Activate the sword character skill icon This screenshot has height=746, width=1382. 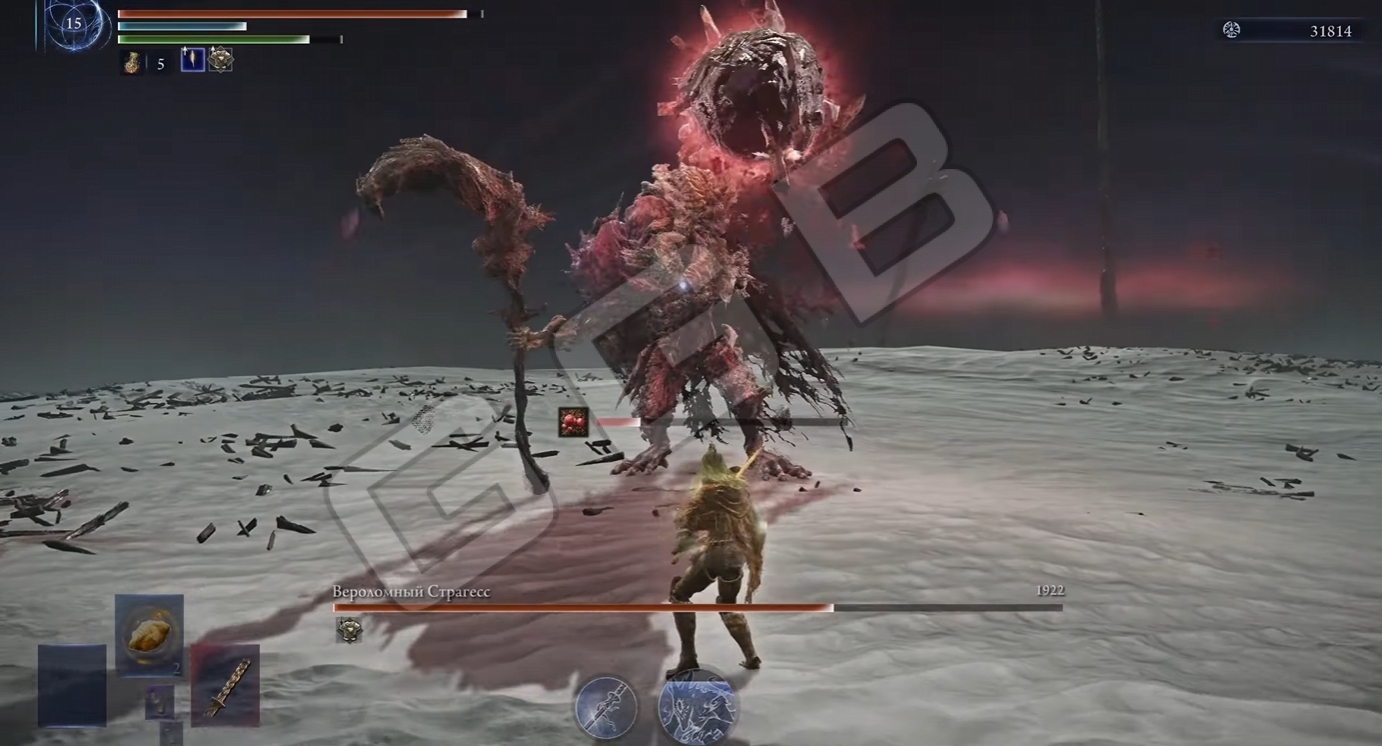coord(606,707)
